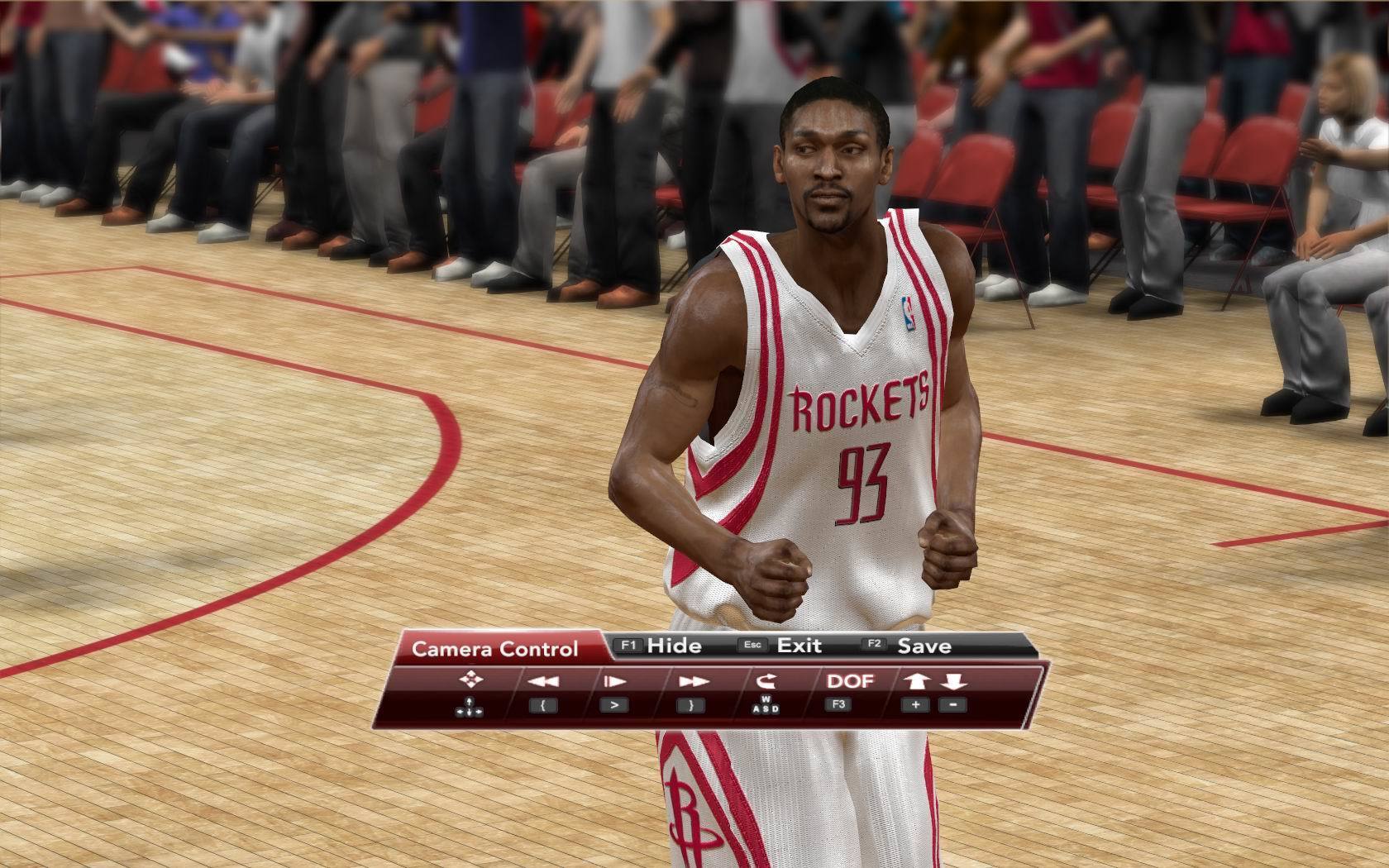Rewind the replay
This screenshot has height=868, width=1389.
click(x=542, y=681)
